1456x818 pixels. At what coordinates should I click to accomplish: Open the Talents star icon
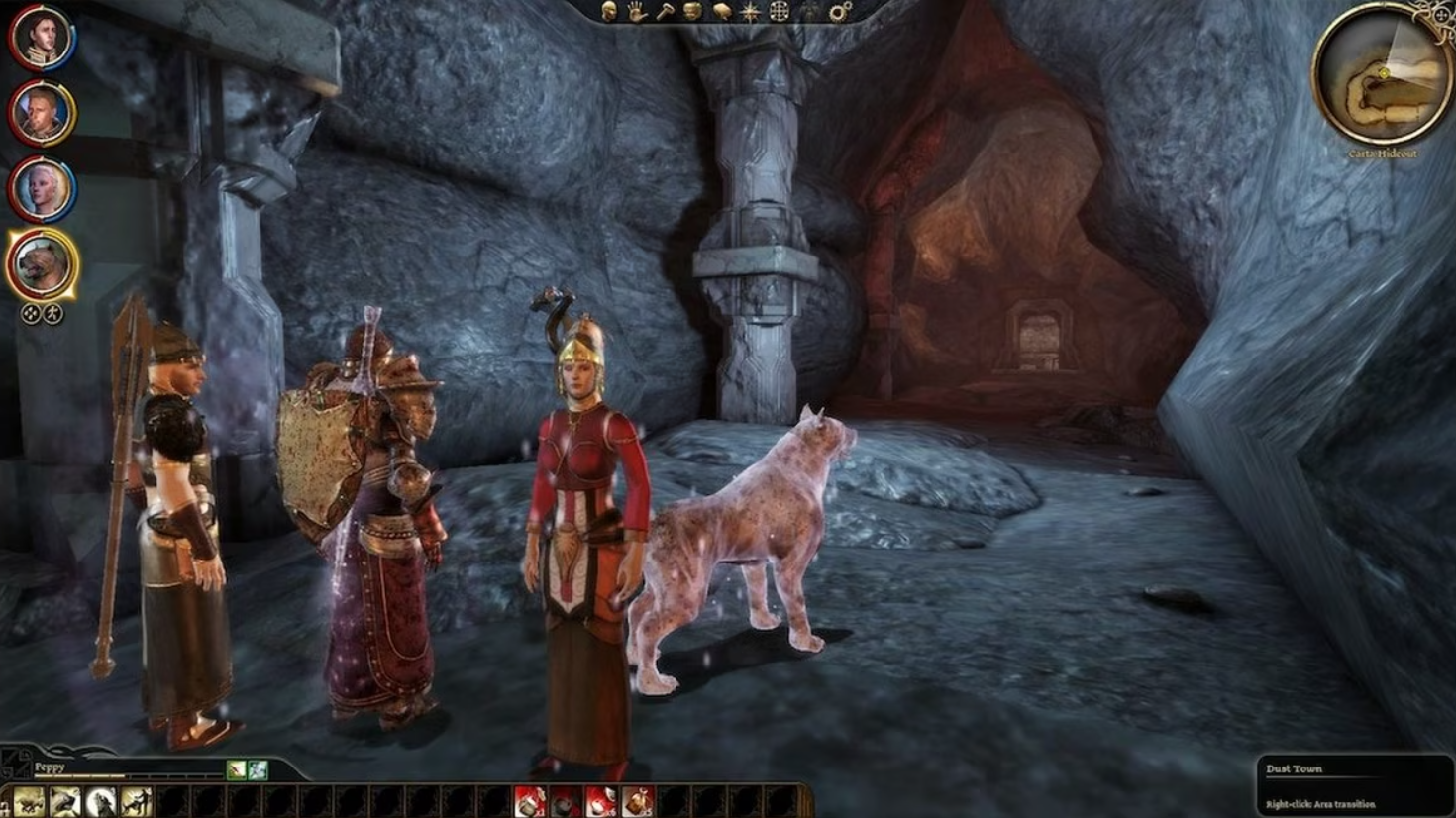pyautogui.click(x=750, y=12)
